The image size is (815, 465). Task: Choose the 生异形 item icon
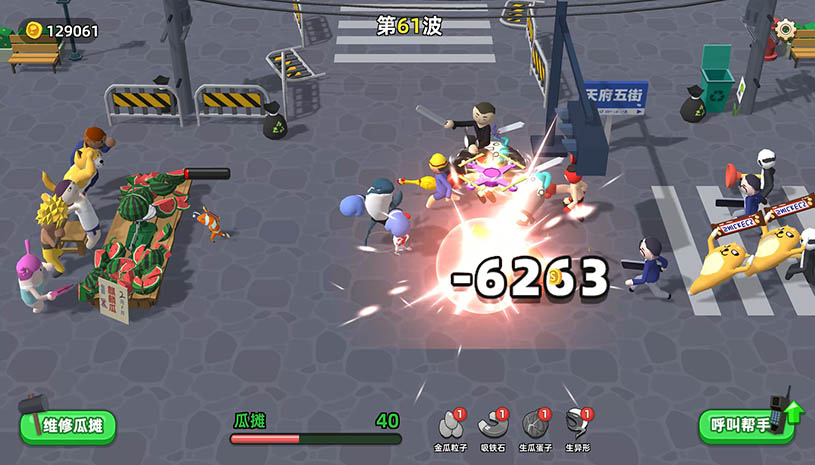[578, 424]
